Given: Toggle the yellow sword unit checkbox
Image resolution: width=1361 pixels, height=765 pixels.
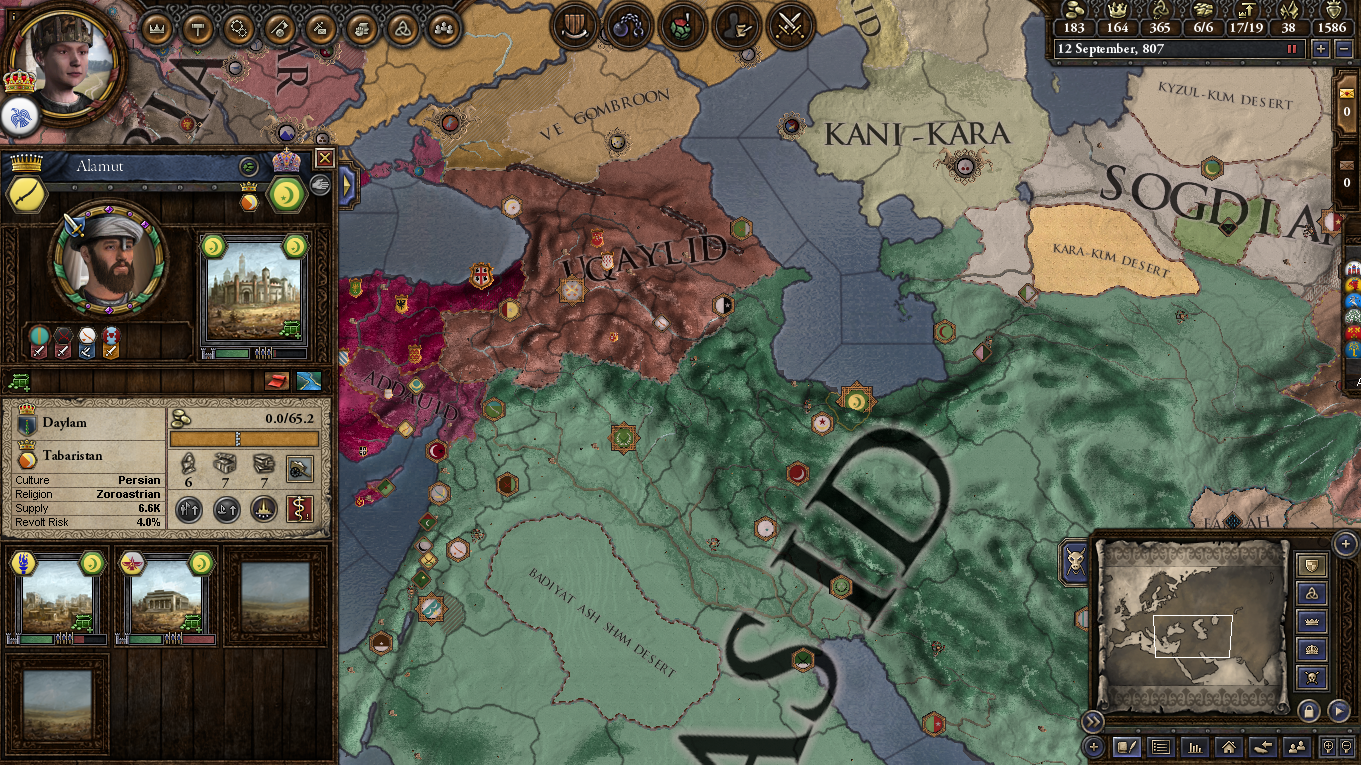Looking at the screenshot, I should [x=110, y=351].
